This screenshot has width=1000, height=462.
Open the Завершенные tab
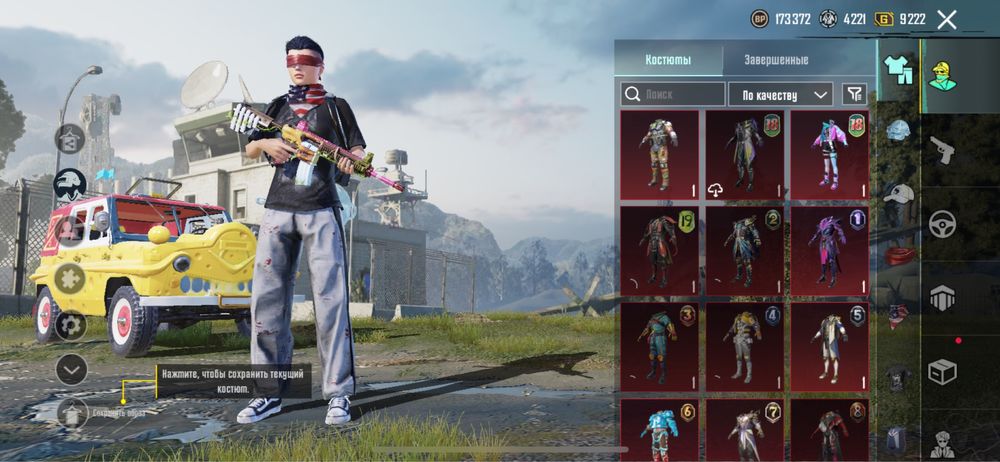776,59
